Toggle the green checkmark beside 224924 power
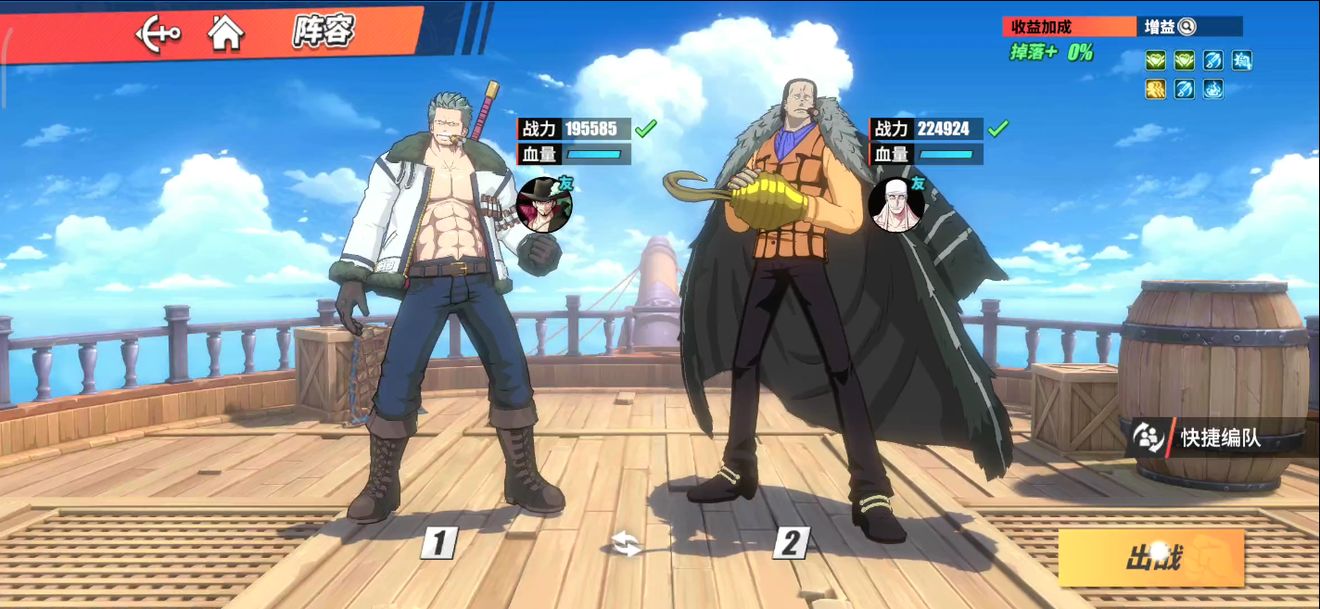 (998, 128)
